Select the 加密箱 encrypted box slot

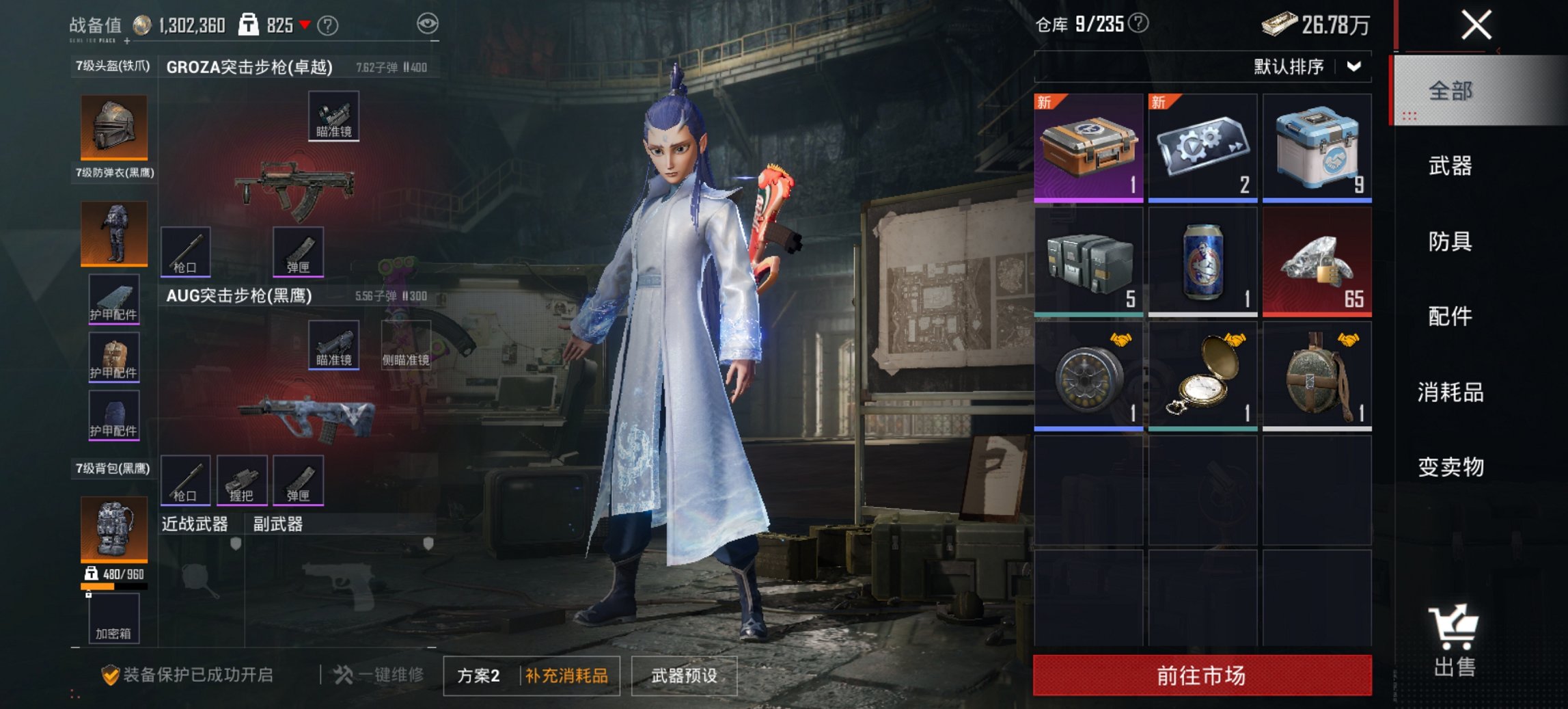(x=114, y=619)
